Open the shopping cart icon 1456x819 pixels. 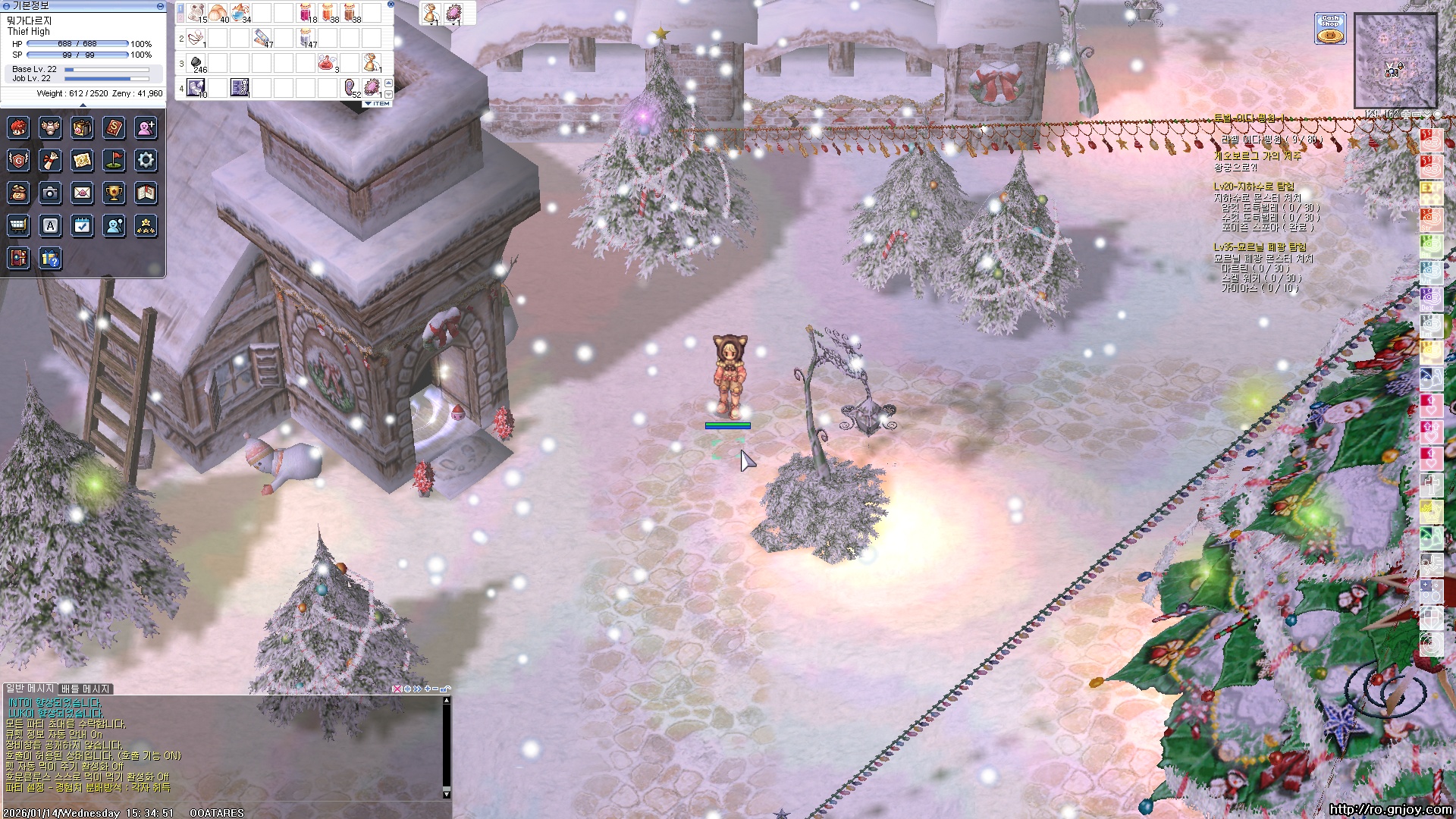click(18, 226)
